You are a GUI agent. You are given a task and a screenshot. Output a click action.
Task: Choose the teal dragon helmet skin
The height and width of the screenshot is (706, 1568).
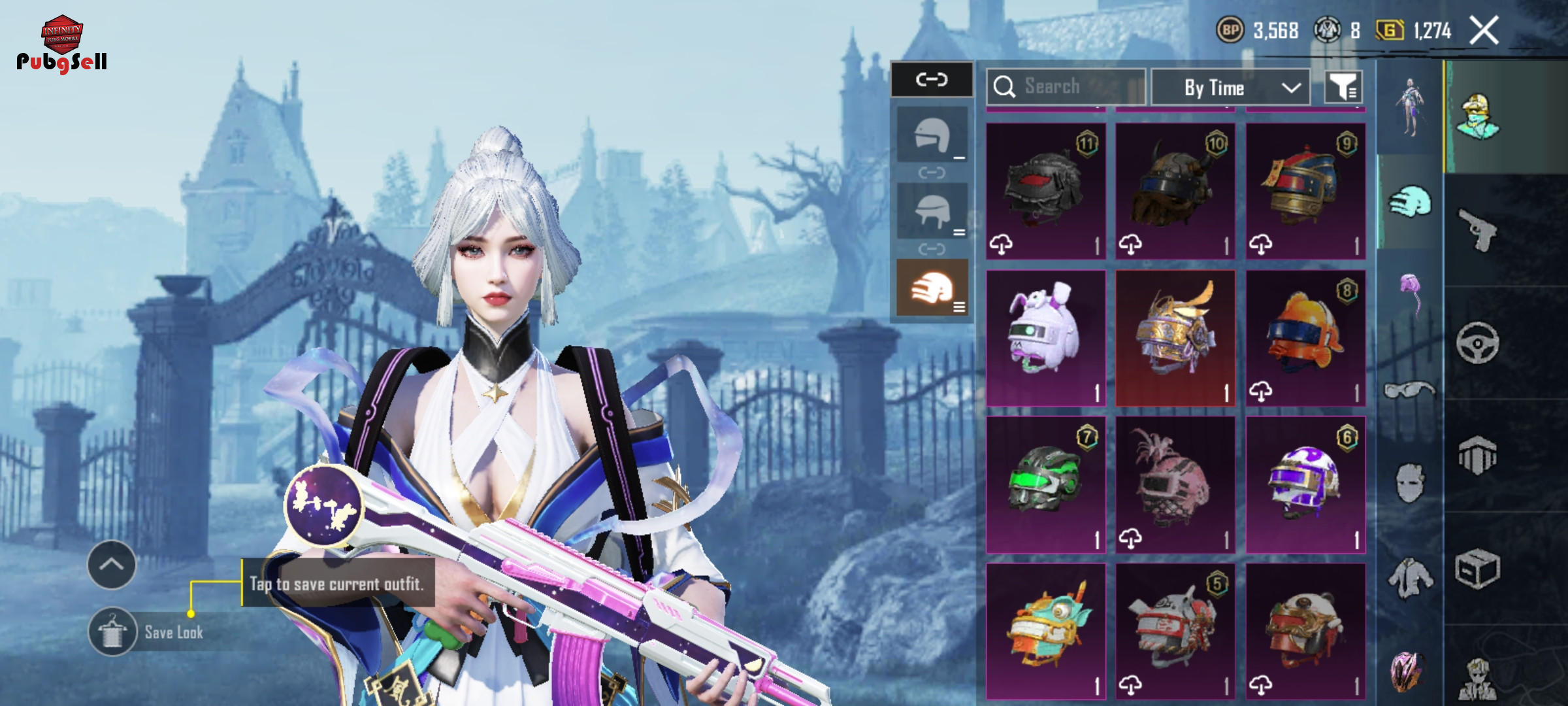[x=1045, y=631]
